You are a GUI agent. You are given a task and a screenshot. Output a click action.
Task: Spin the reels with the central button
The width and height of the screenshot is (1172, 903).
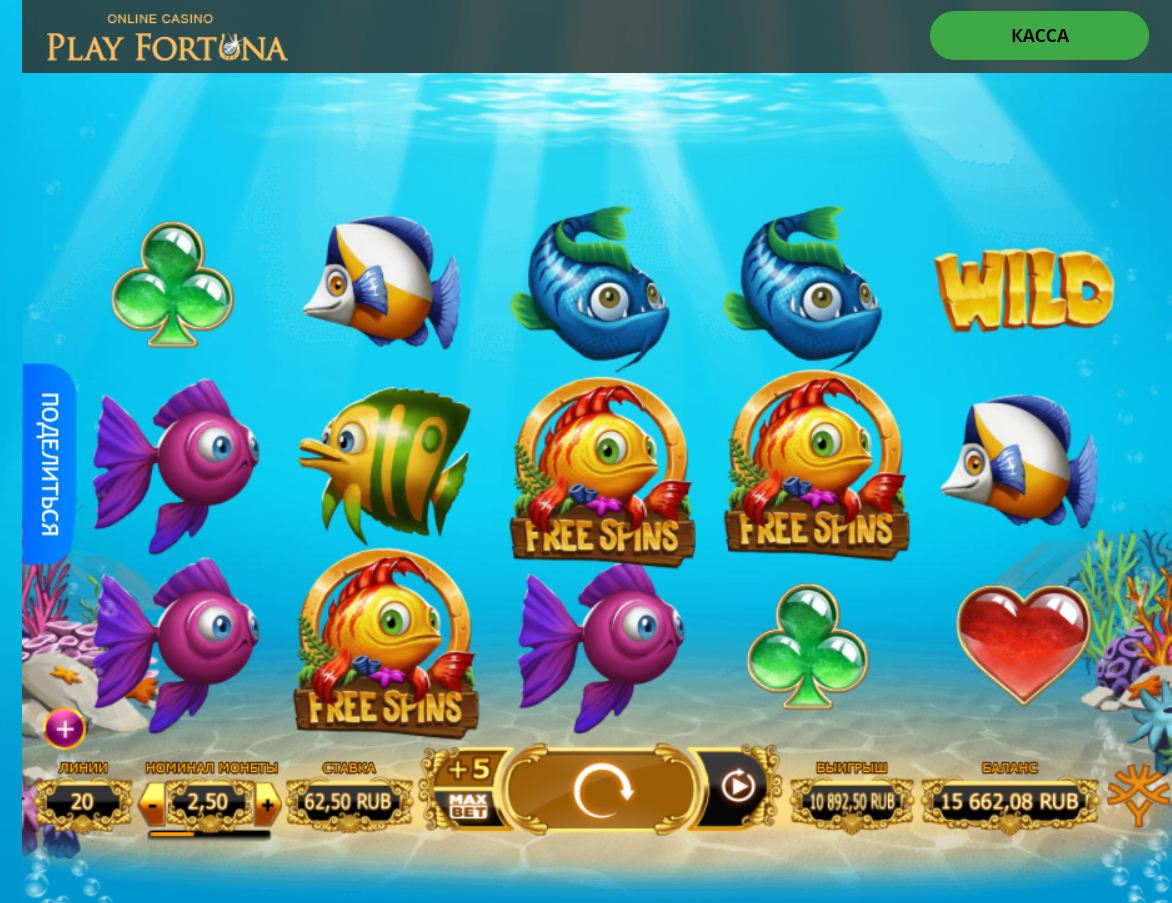(601, 789)
